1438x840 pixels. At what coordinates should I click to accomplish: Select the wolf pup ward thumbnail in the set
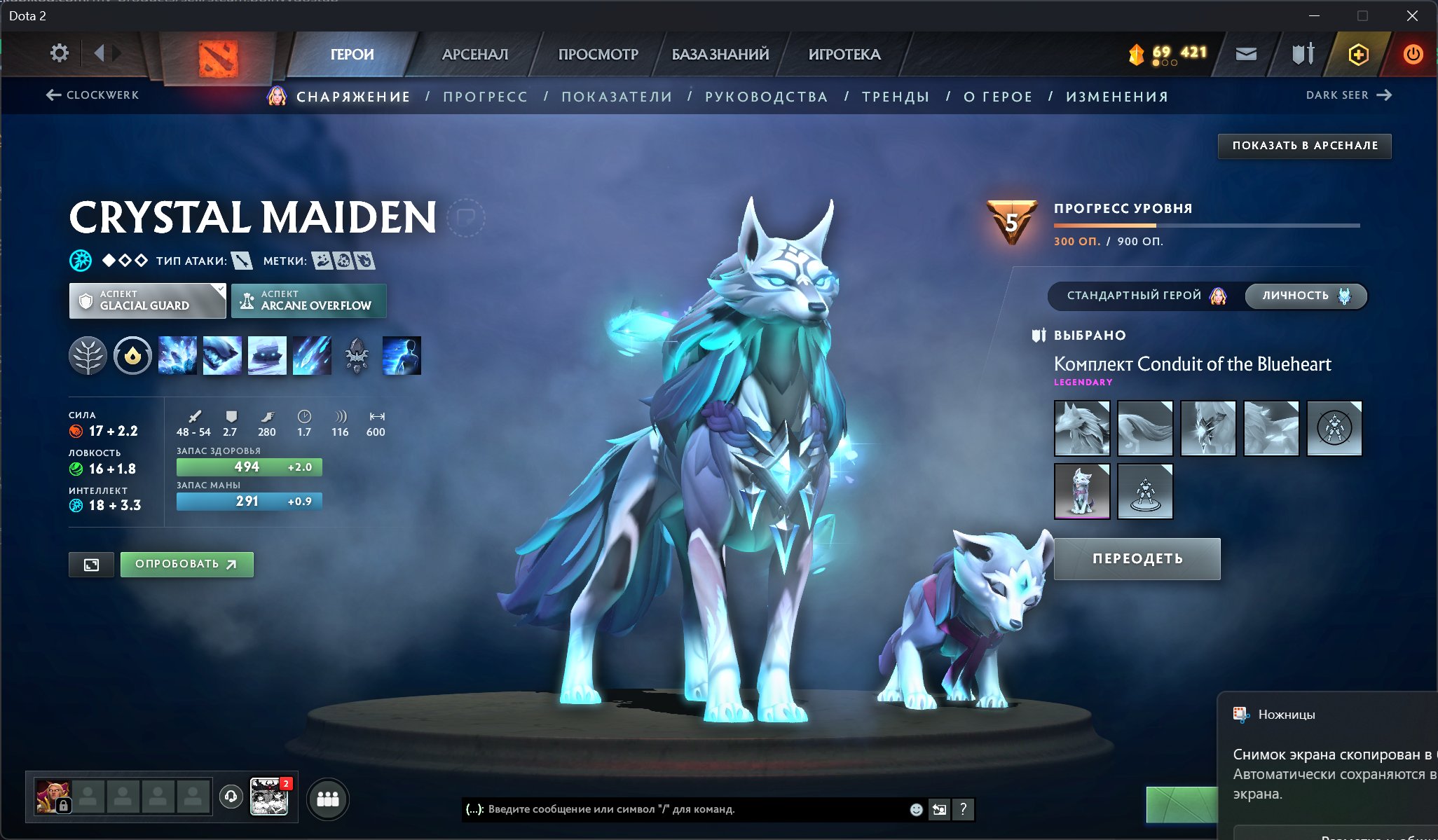click(1082, 490)
